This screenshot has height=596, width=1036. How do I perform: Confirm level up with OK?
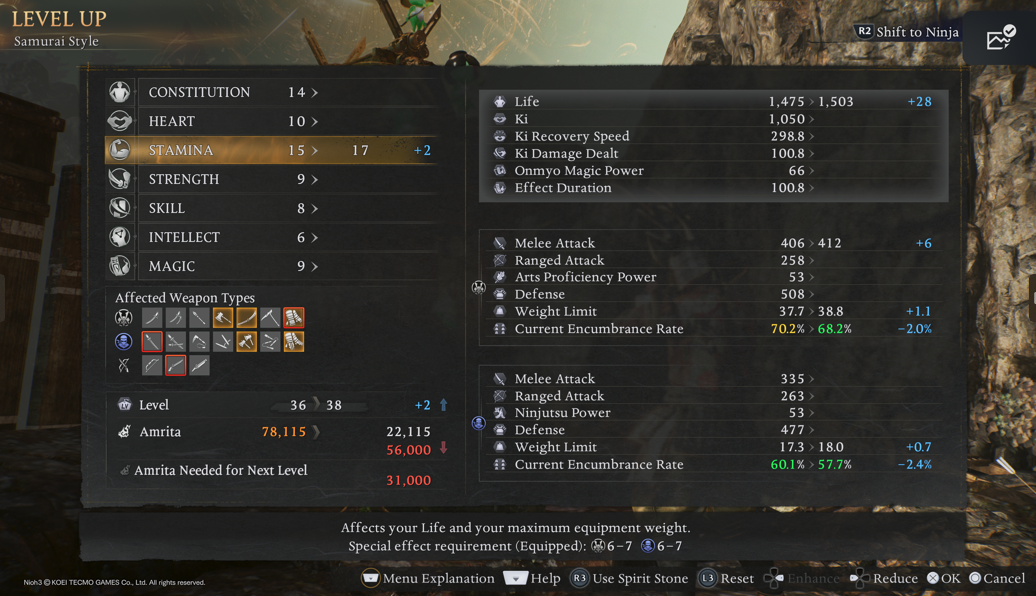[x=943, y=578]
